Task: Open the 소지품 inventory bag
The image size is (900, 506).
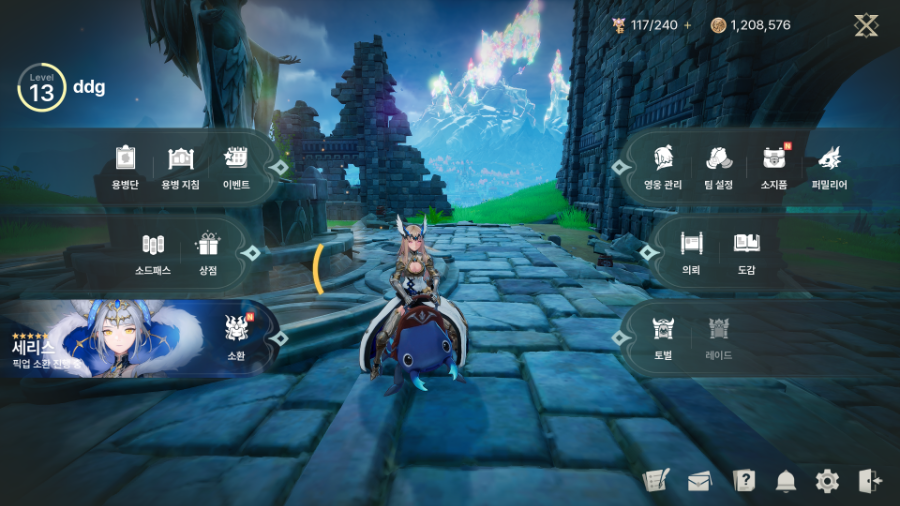Action: [773, 166]
